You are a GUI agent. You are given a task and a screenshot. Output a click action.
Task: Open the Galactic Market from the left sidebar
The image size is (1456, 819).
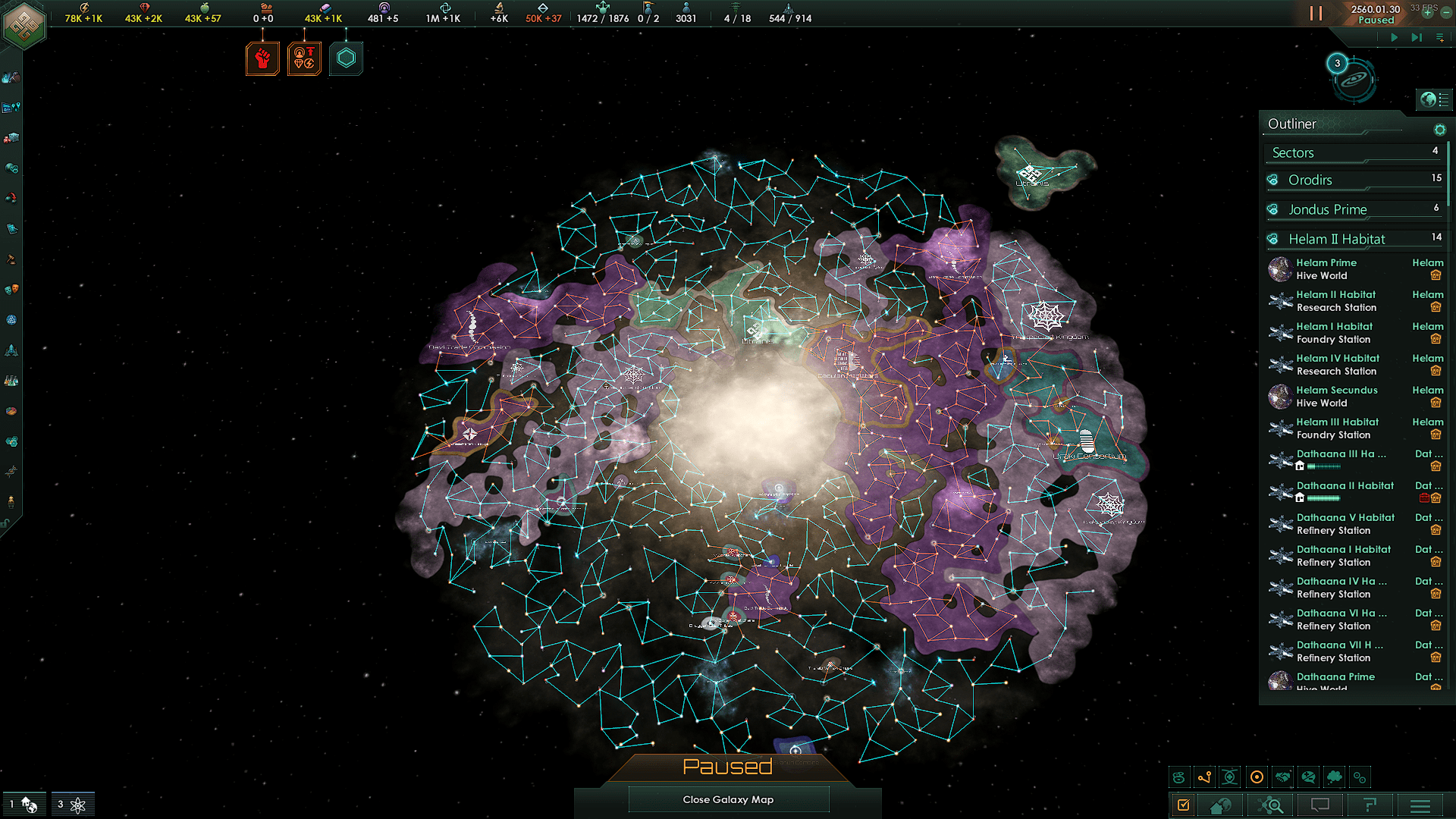click(x=11, y=136)
